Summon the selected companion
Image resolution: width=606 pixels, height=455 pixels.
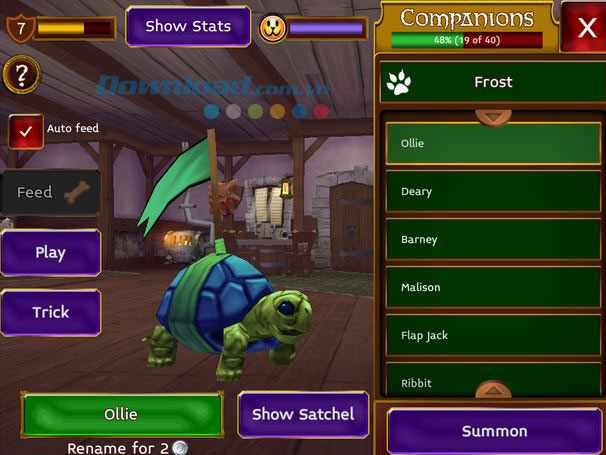(494, 431)
